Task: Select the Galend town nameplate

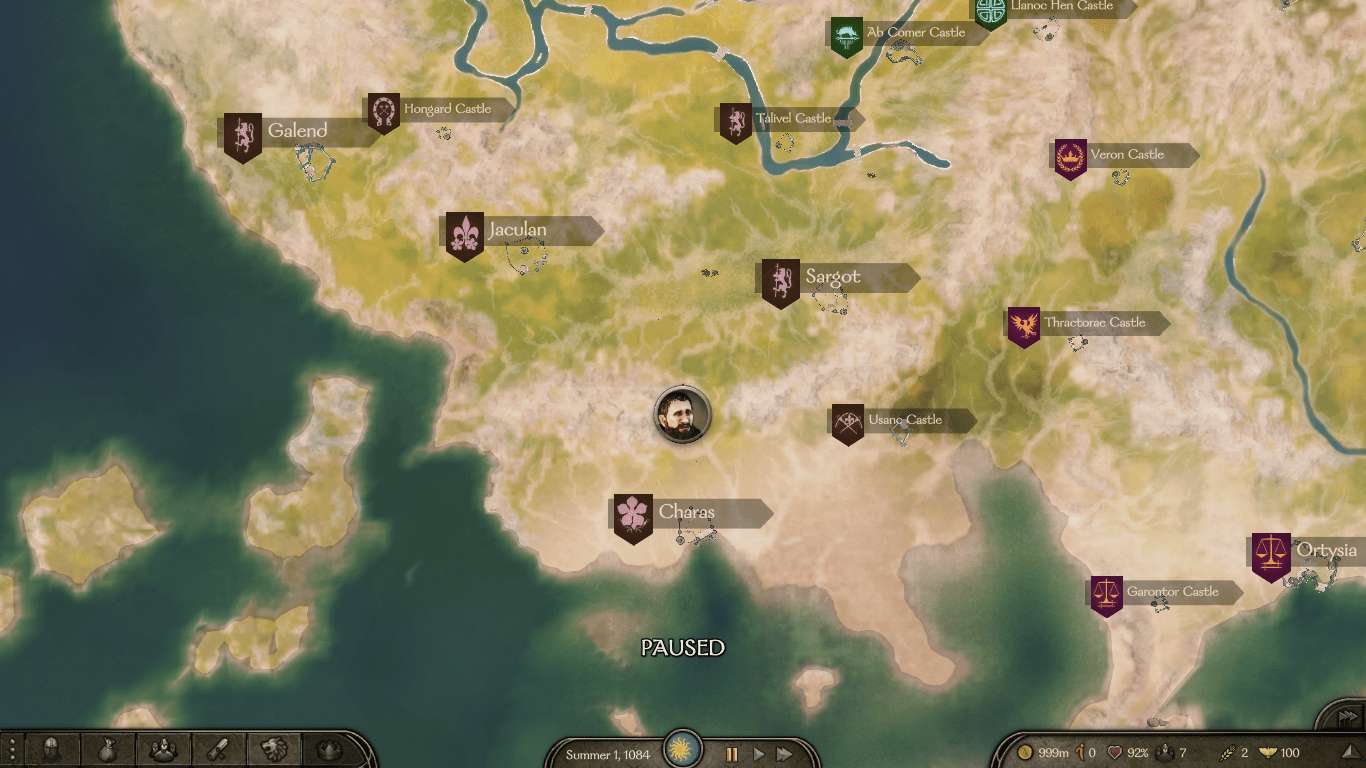Action: coord(297,131)
